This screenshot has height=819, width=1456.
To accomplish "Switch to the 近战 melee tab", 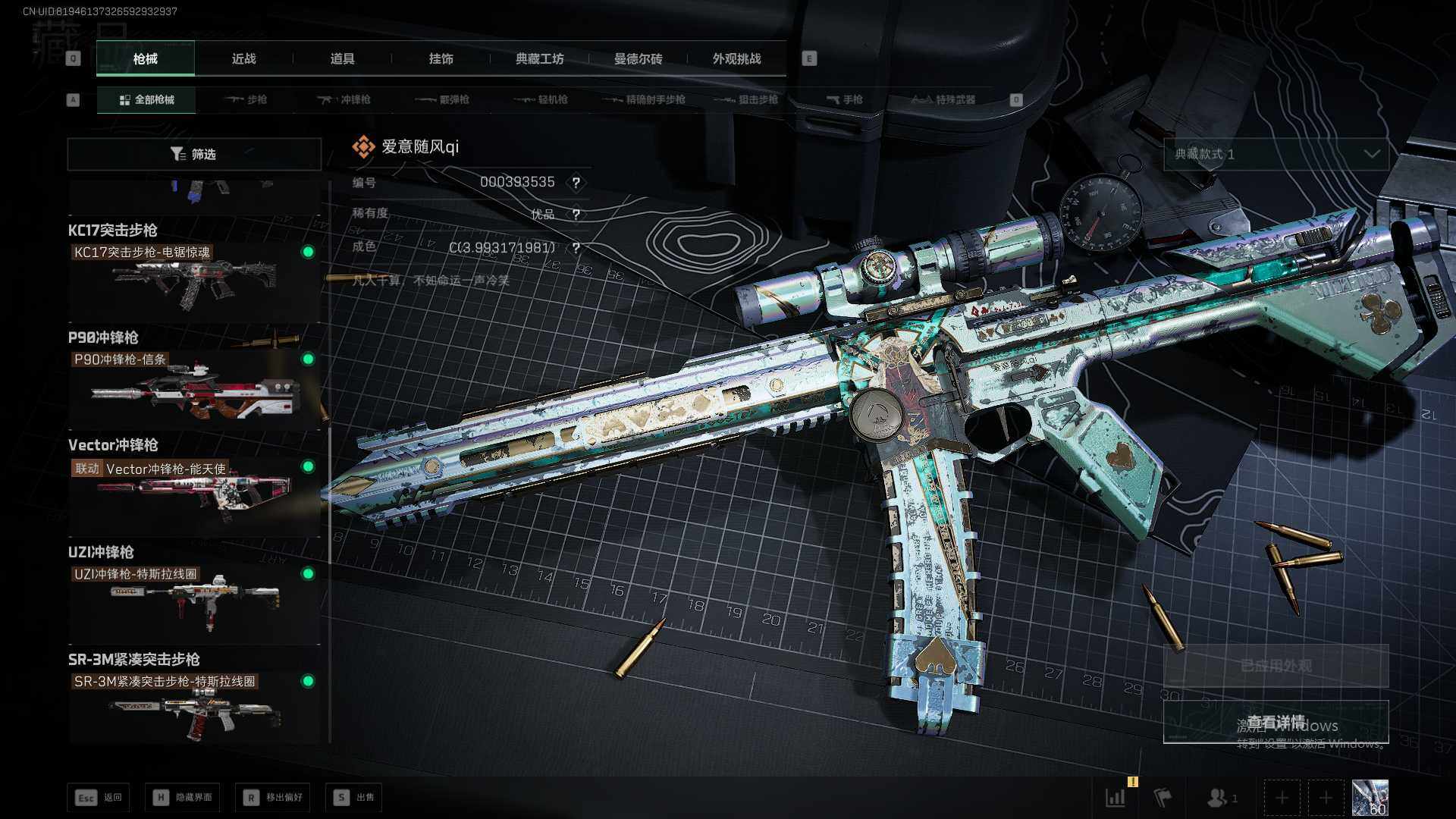I will coord(243,58).
